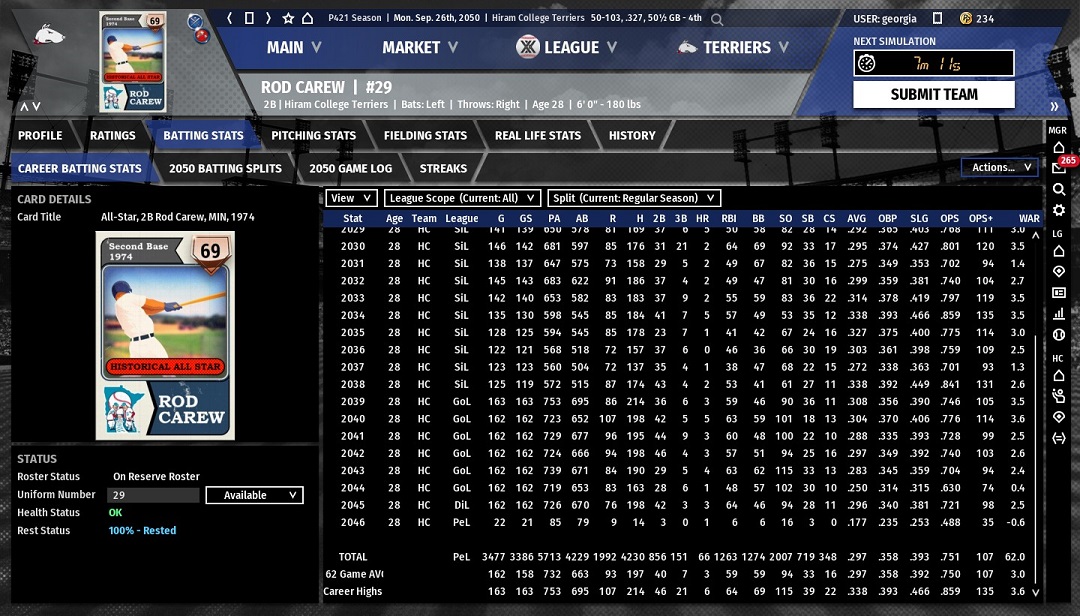This screenshot has width=1080, height=616.
Task: Open the FIELDING STATS tab
Action: [x=425, y=135]
